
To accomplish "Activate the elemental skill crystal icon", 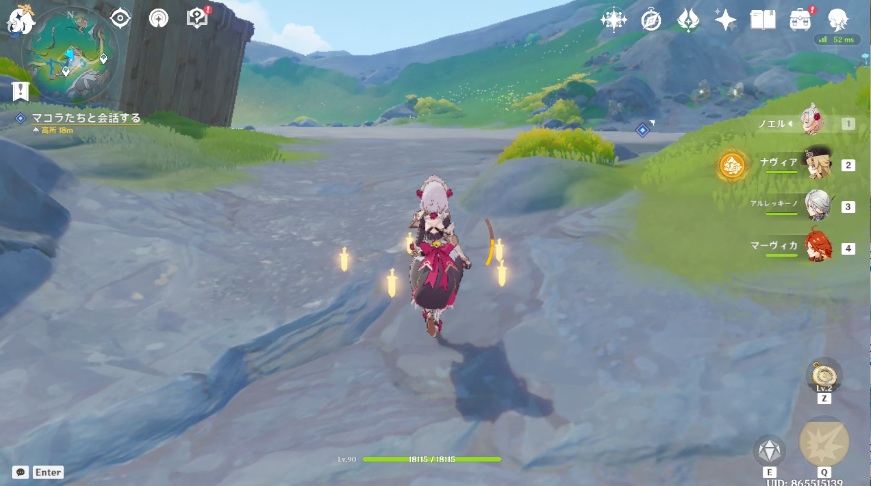I will [x=769, y=451].
